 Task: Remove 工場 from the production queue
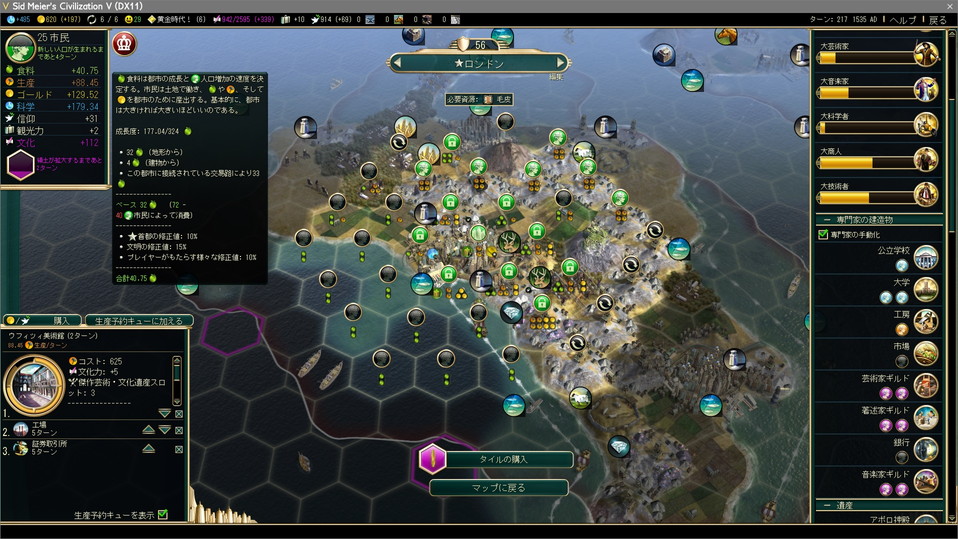(x=179, y=430)
